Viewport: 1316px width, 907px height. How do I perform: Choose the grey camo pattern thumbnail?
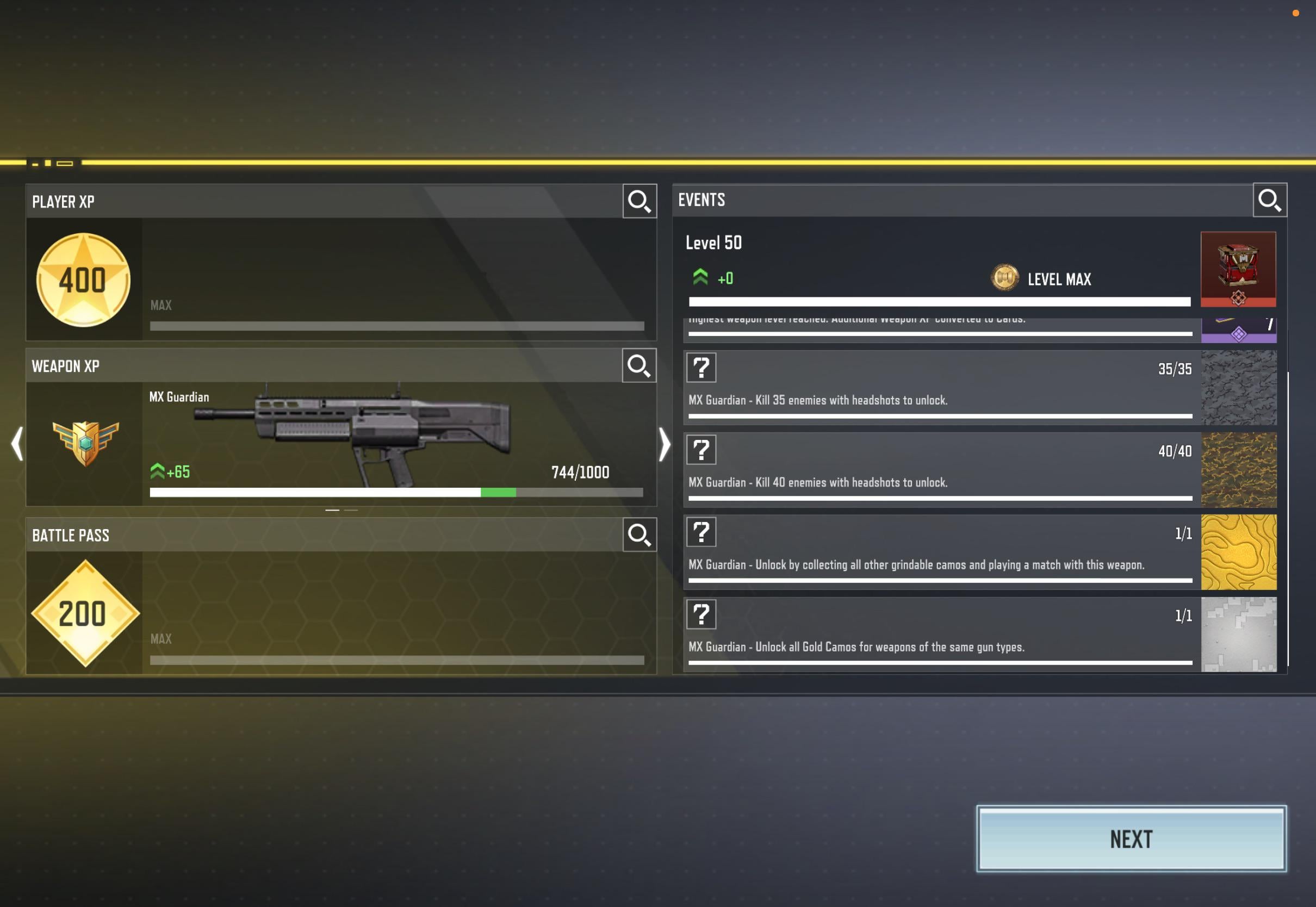click(1238, 388)
